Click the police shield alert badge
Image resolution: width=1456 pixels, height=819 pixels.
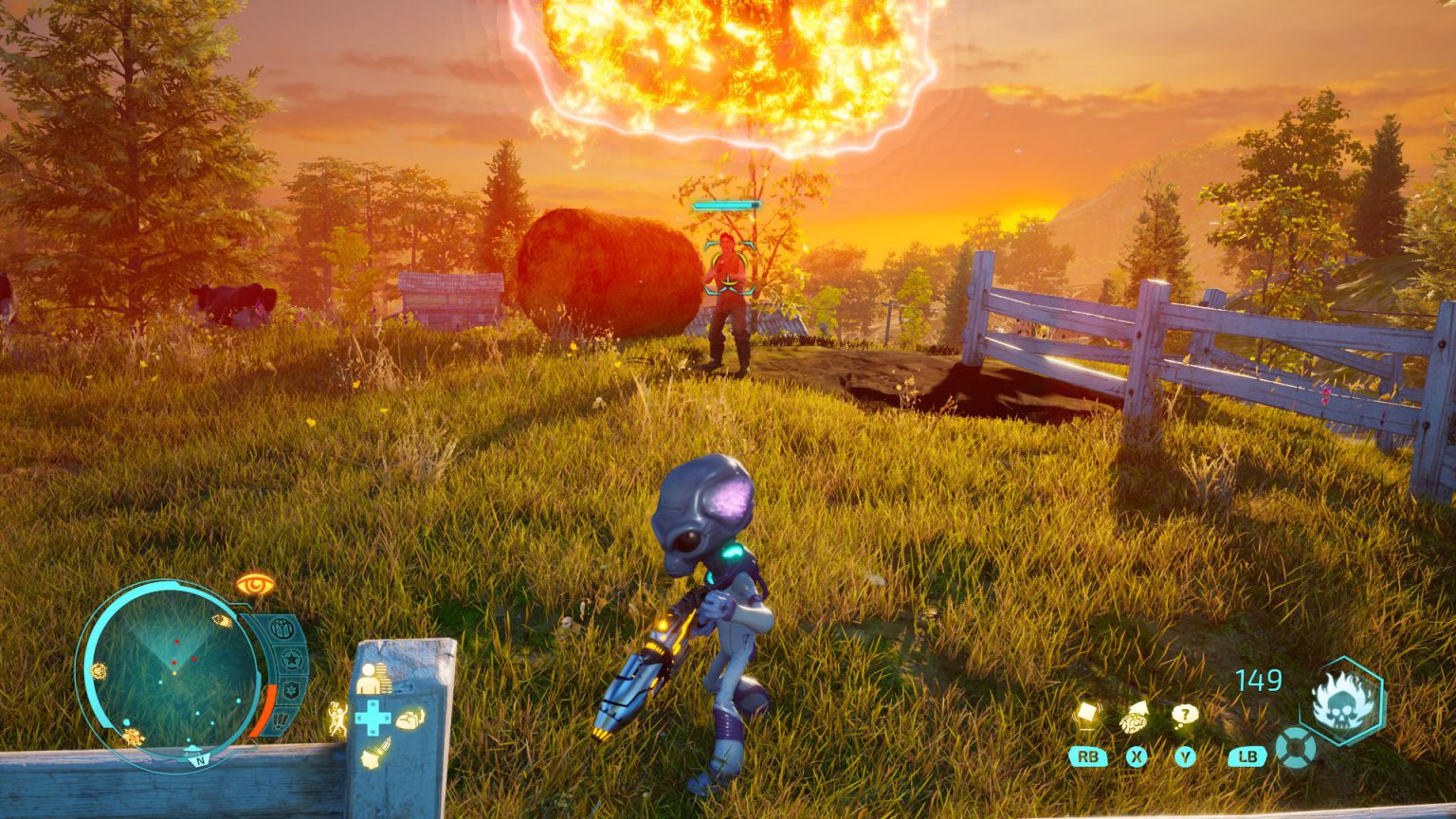[289, 690]
